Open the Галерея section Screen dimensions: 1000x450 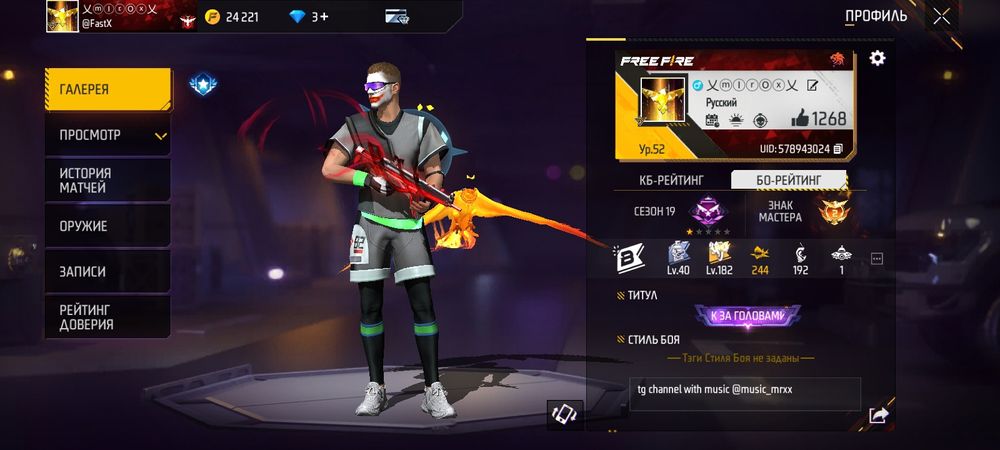(x=107, y=89)
